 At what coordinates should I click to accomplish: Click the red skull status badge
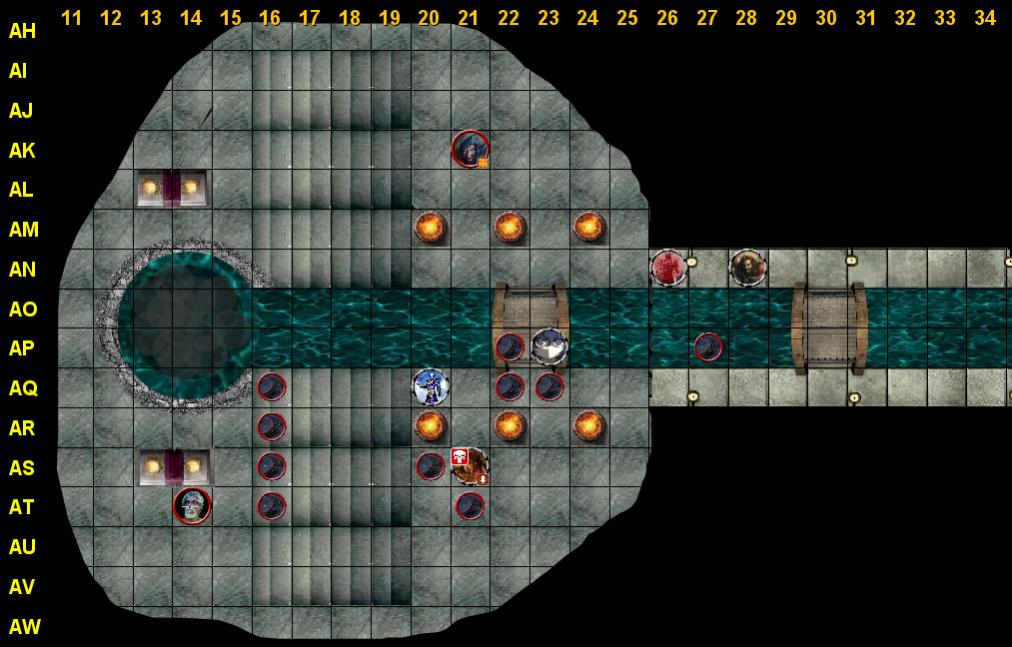(x=460, y=456)
